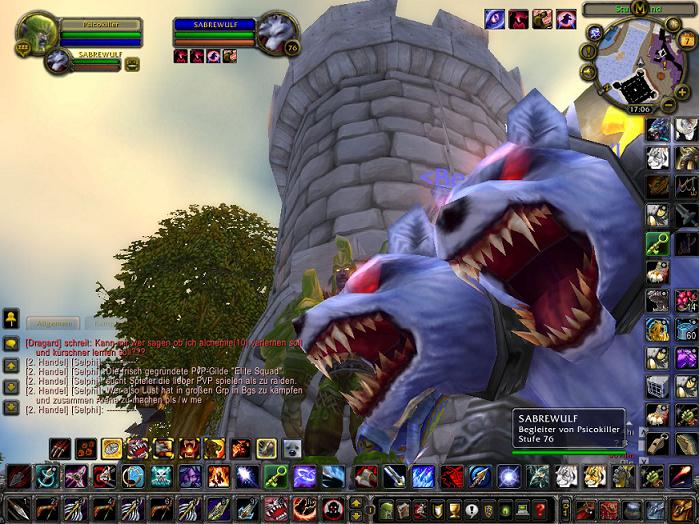This screenshot has width=699, height=524.
Task: Click the bear face pet bar icon
Action: pyautogui.click(x=291, y=449)
